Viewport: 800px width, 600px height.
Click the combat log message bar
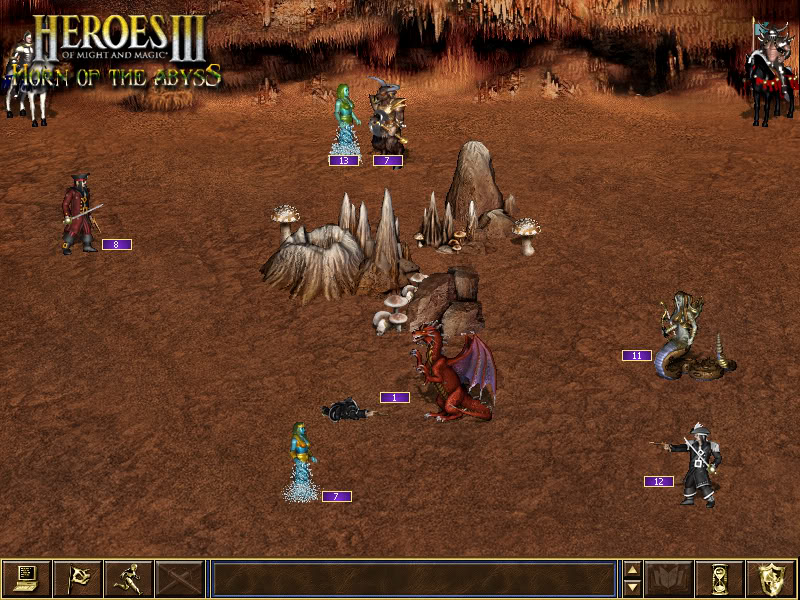pyautogui.click(x=413, y=579)
